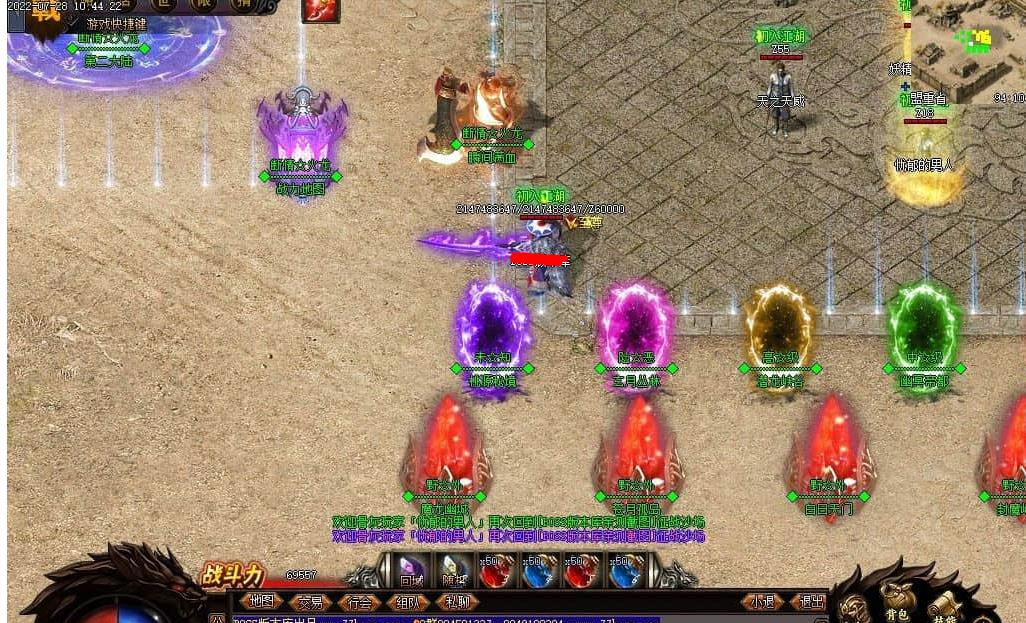Open 私聊 private chat

click(458, 601)
